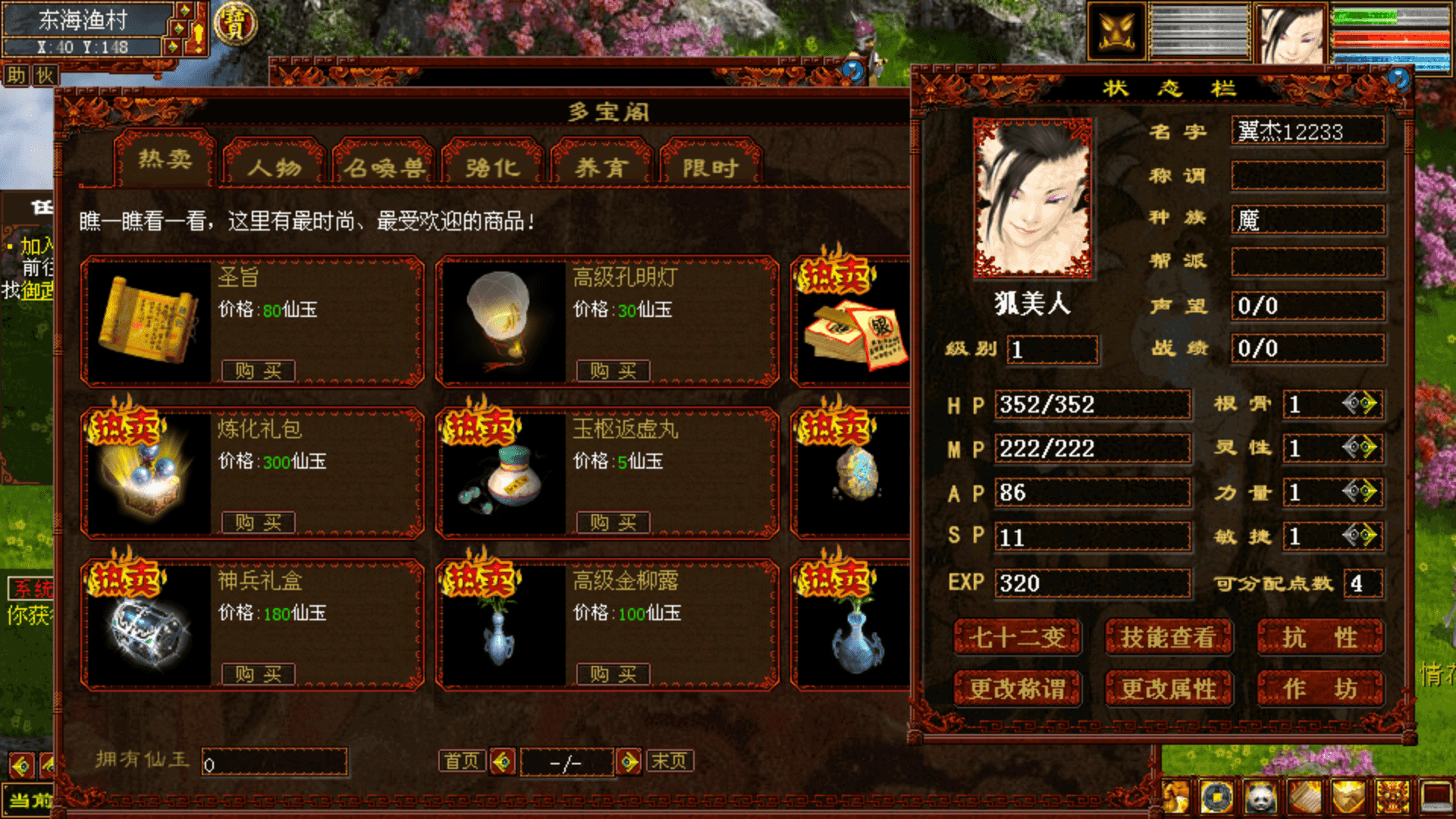Image resolution: width=1456 pixels, height=819 pixels.
Task: Go to the shop's first page (首页)
Action: click(x=462, y=761)
